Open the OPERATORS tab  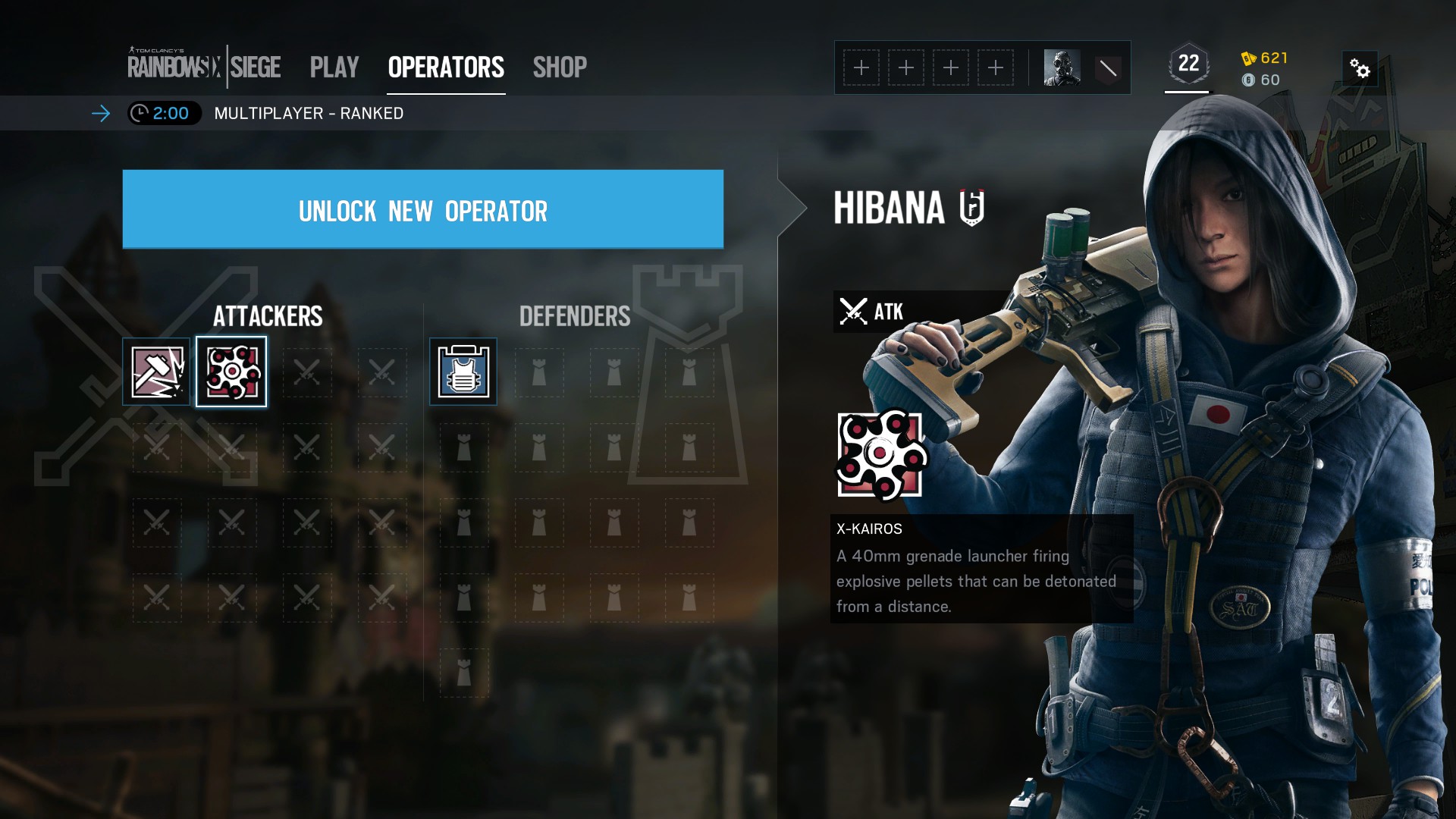coord(446,67)
